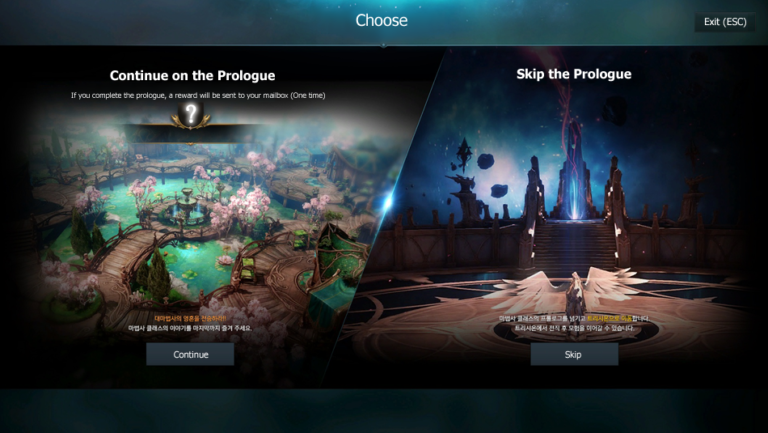This screenshot has height=433, width=768.
Task: Skip the Prologue
Action: point(573,354)
